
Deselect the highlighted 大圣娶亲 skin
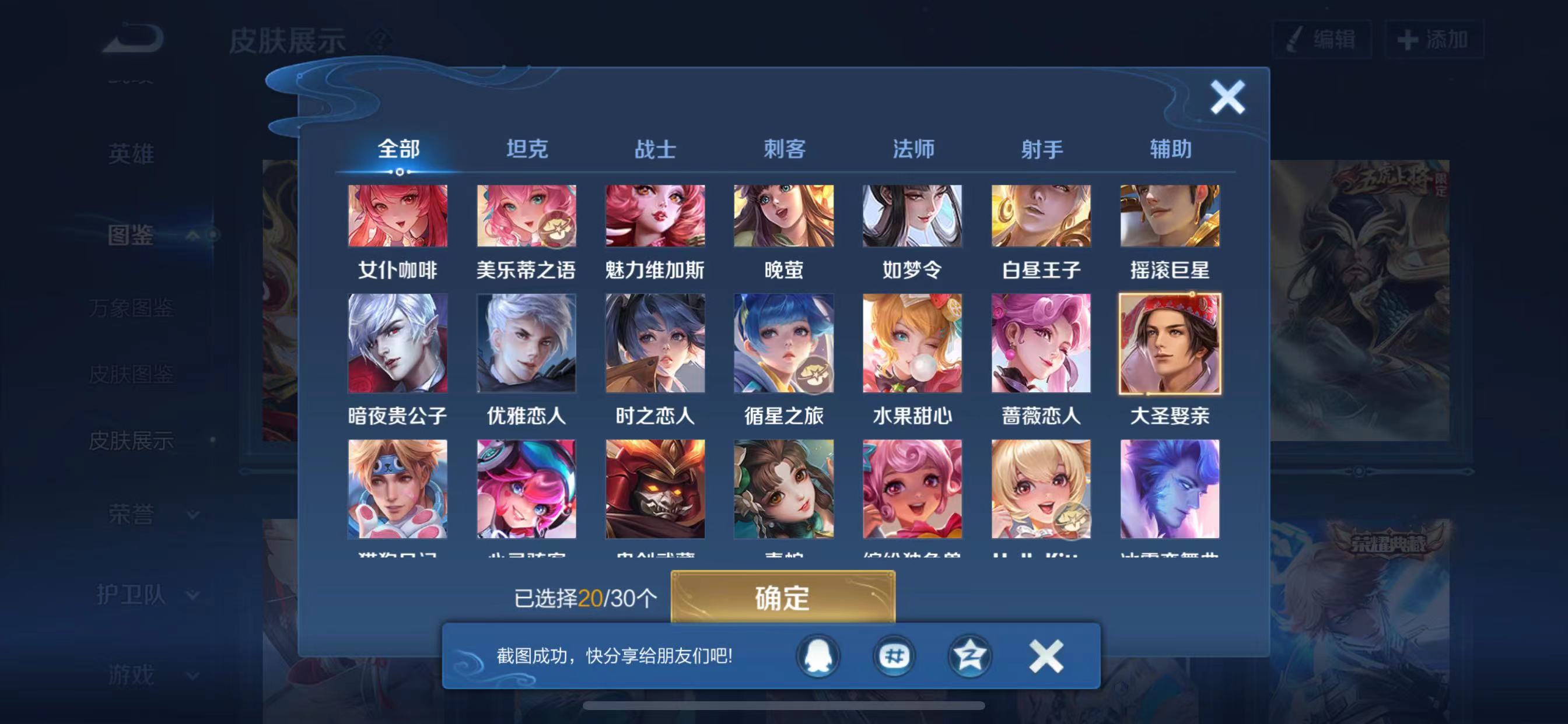(1170, 344)
